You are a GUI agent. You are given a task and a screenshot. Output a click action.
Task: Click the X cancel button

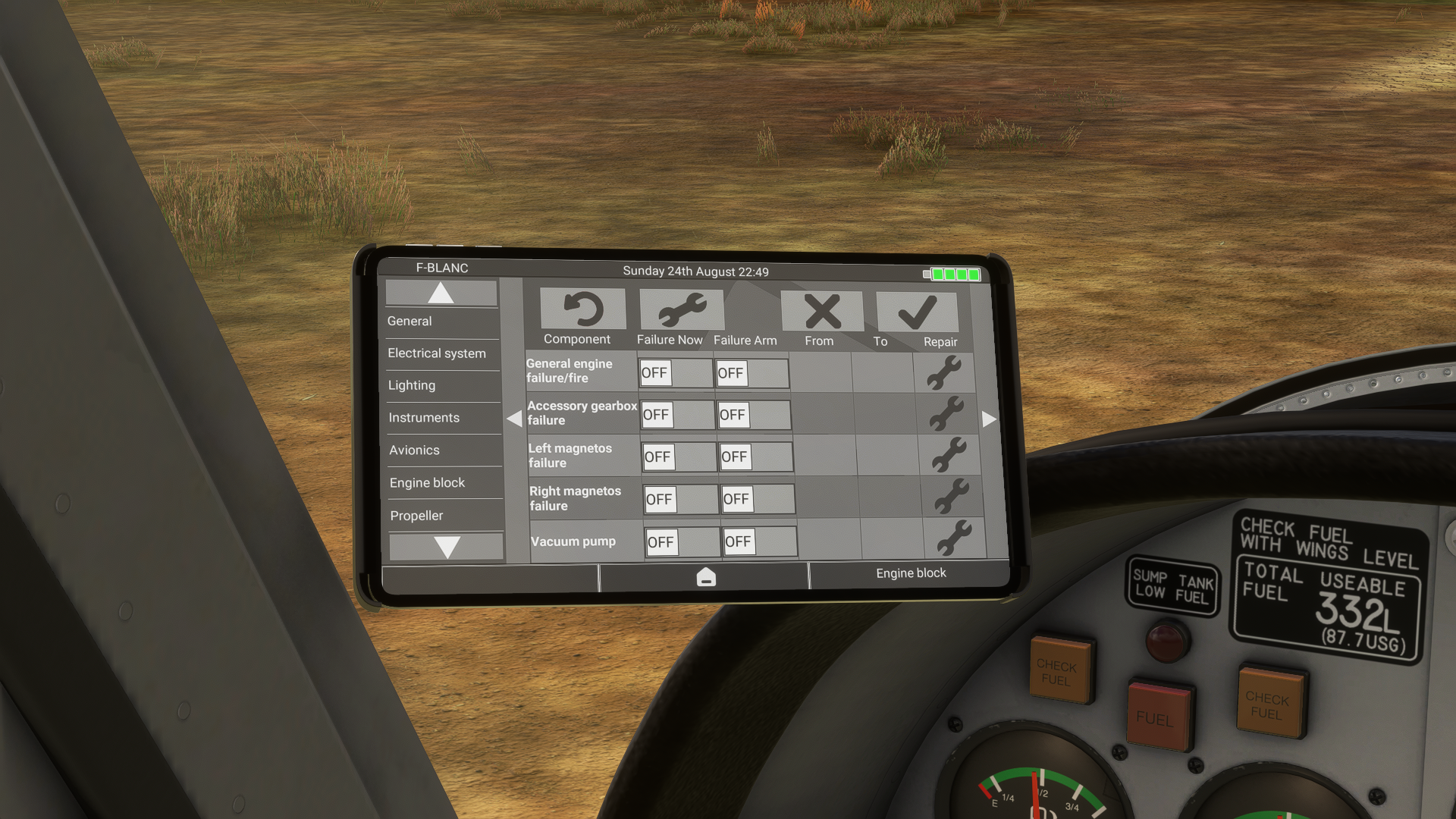pos(822,311)
